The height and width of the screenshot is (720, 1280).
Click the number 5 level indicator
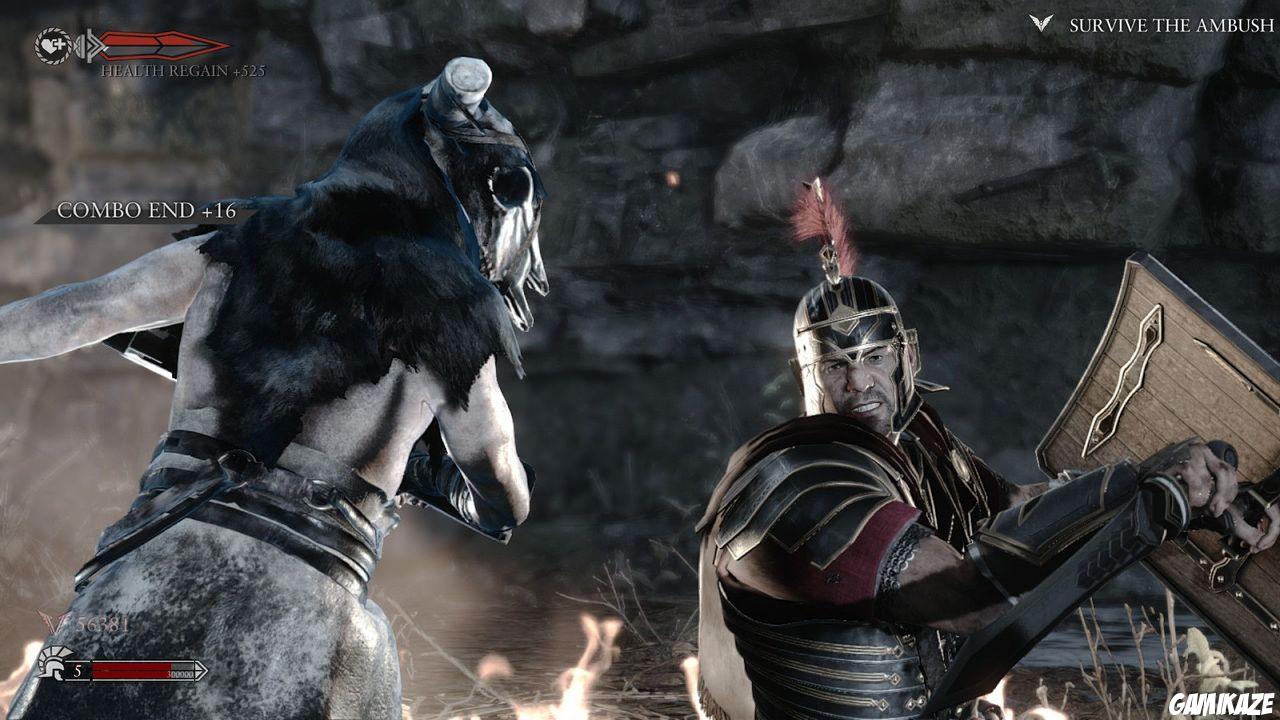pyautogui.click(x=78, y=670)
